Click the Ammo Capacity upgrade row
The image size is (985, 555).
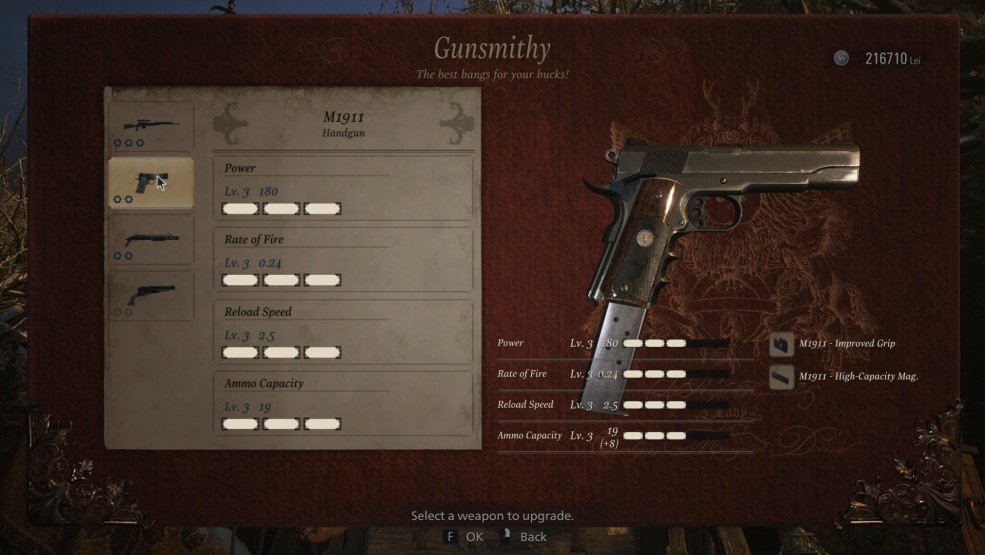(x=343, y=404)
